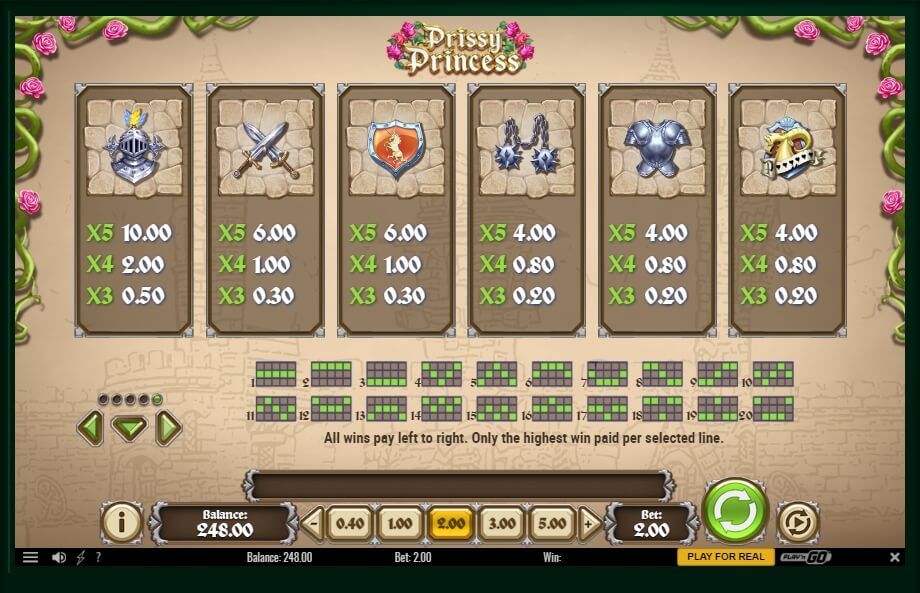920x593 pixels.
Task: Select the 0.40 bet amount
Action: tap(350, 523)
